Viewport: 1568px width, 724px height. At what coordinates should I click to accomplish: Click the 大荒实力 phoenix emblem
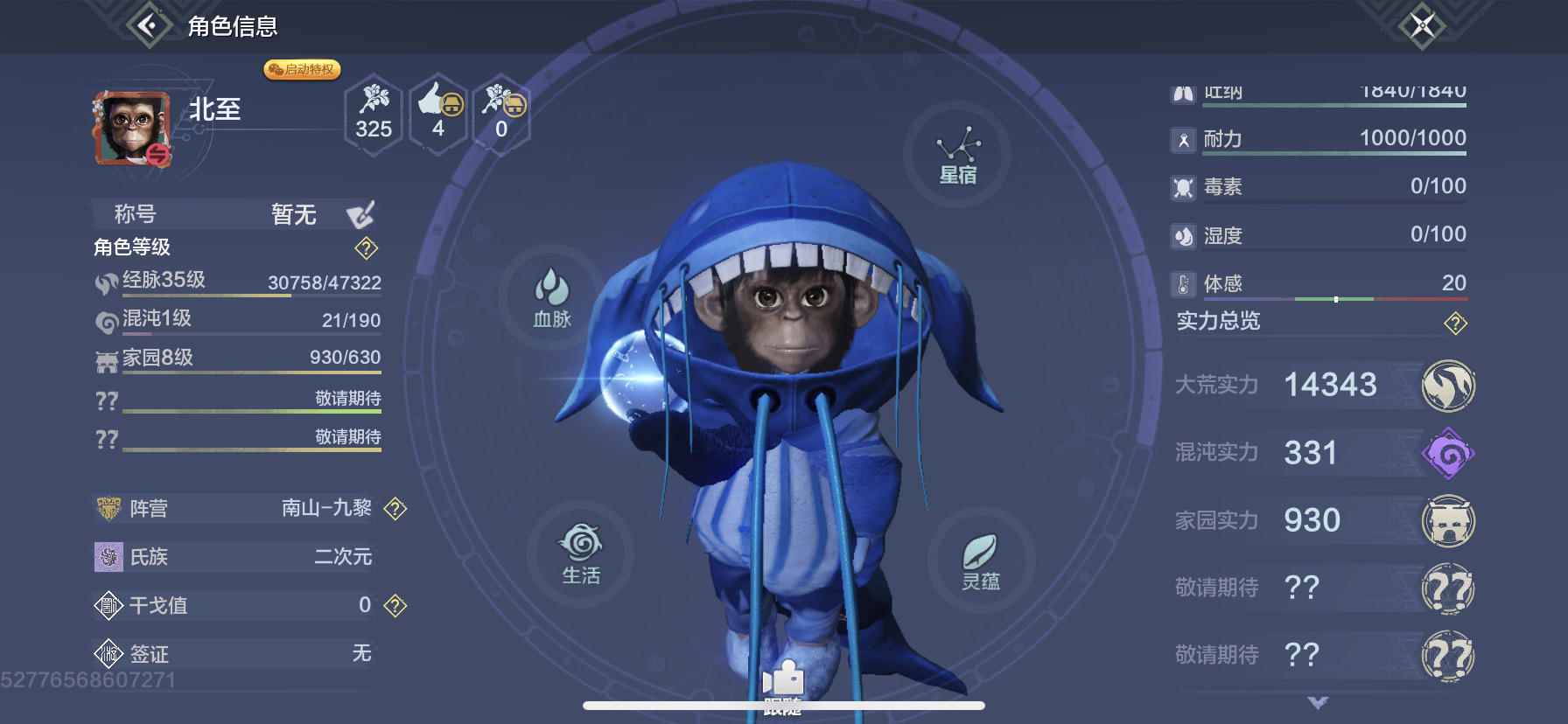click(x=1450, y=385)
